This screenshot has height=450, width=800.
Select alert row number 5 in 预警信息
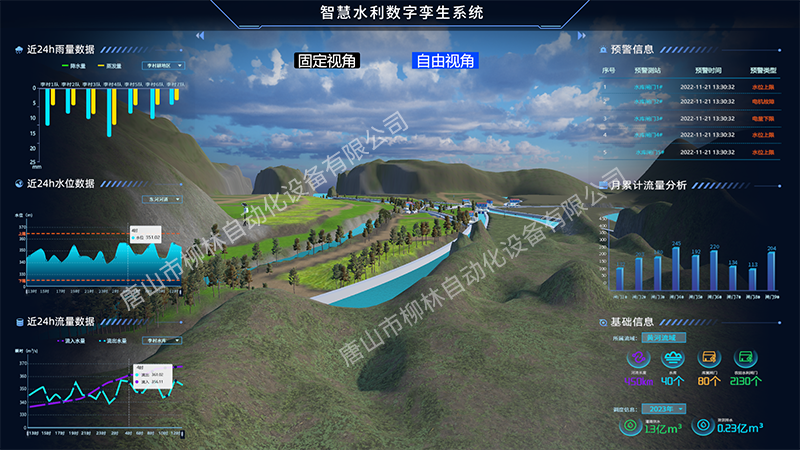(689, 152)
